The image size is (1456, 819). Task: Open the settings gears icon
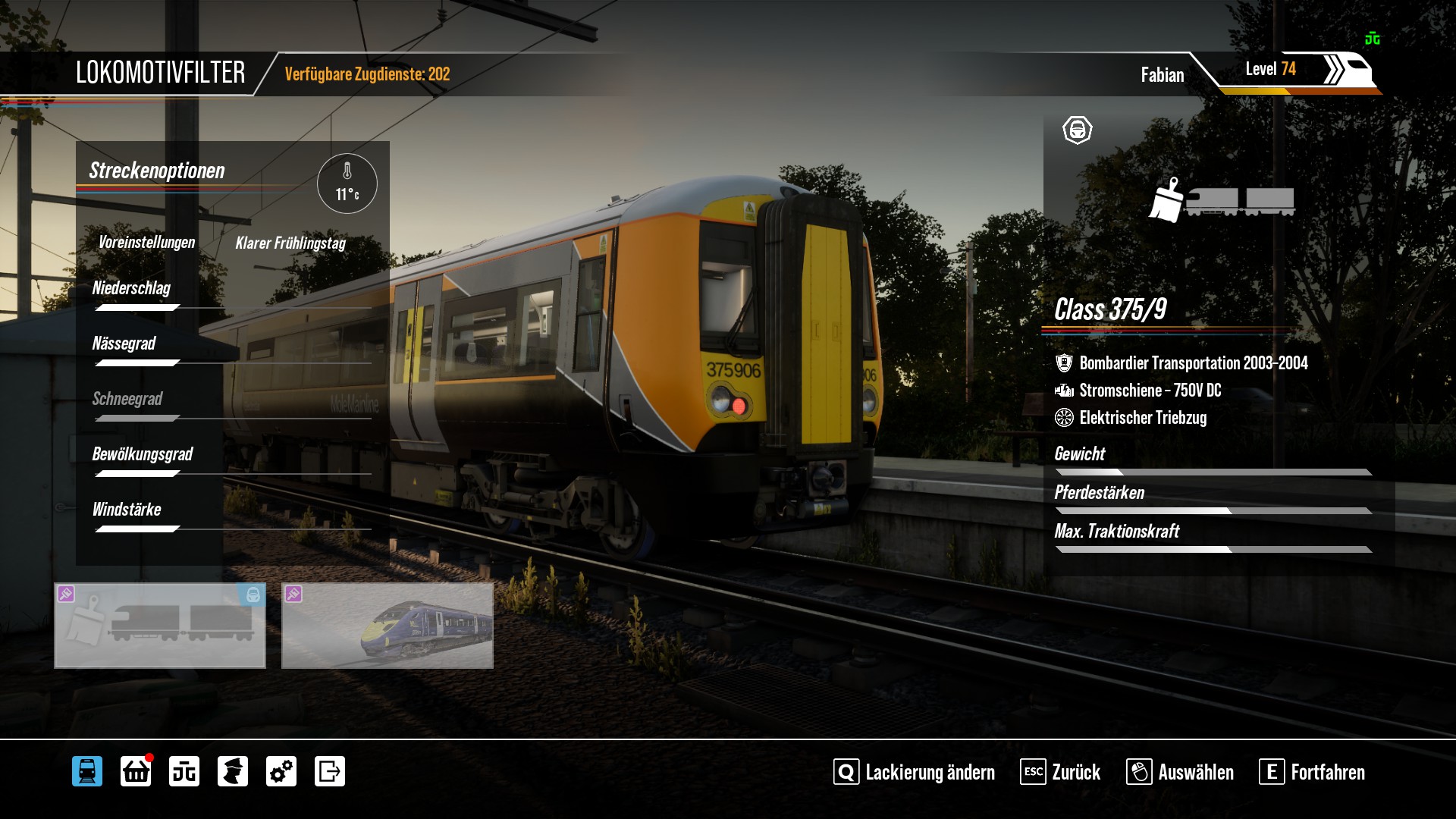pos(281,771)
